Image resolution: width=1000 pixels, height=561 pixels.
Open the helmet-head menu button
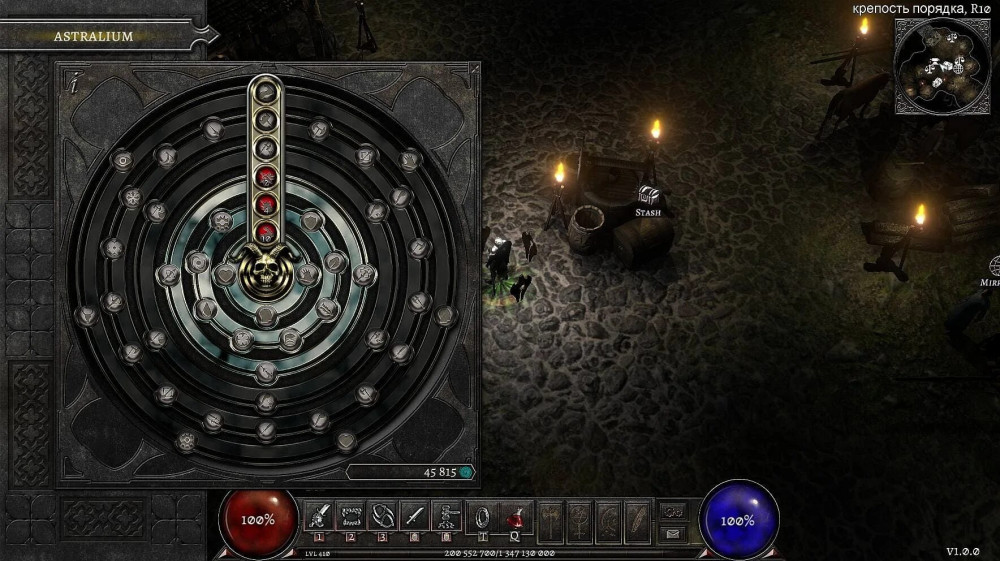pyautogui.click(x=609, y=519)
